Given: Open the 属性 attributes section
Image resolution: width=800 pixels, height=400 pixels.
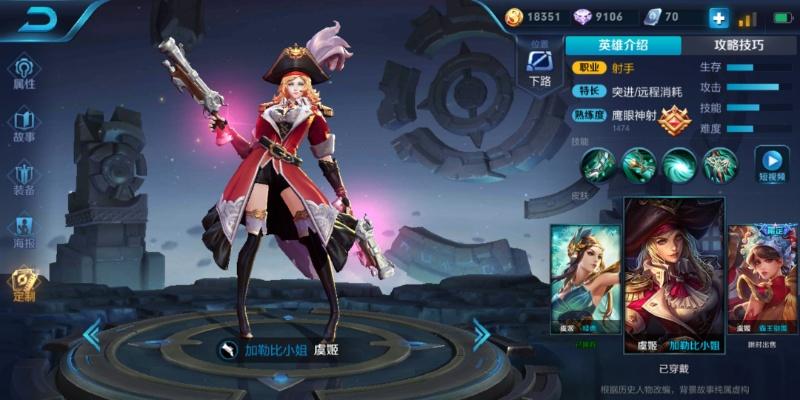Looking at the screenshot, I should click(x=24, y=73).
